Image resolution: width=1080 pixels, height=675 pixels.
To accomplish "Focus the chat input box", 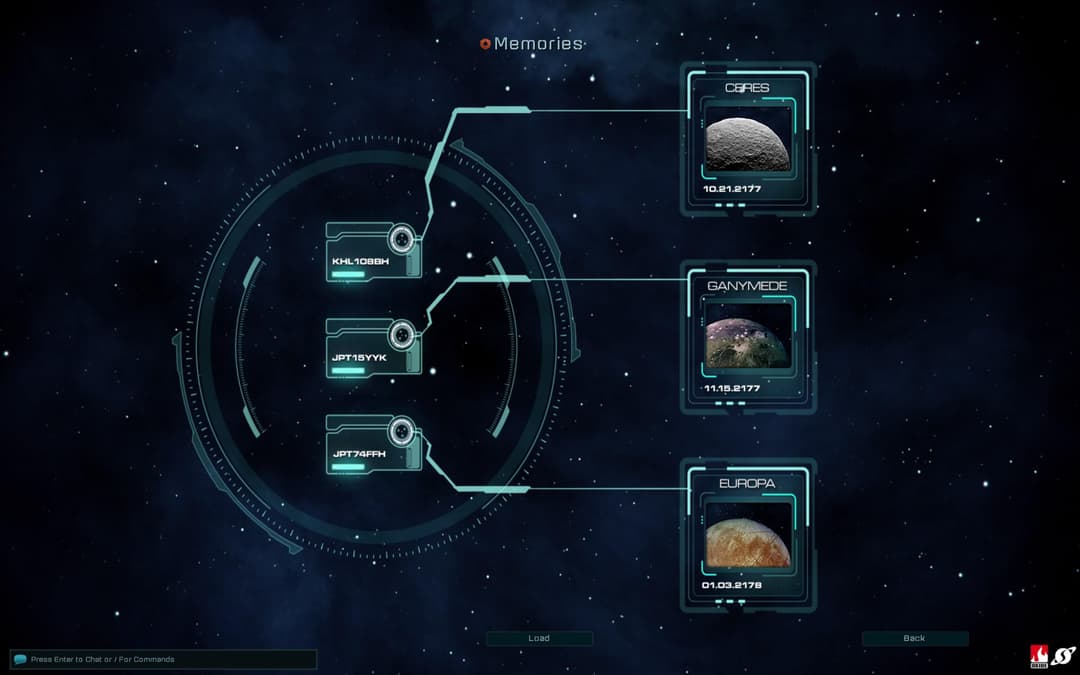I will (x=164, y=659).
